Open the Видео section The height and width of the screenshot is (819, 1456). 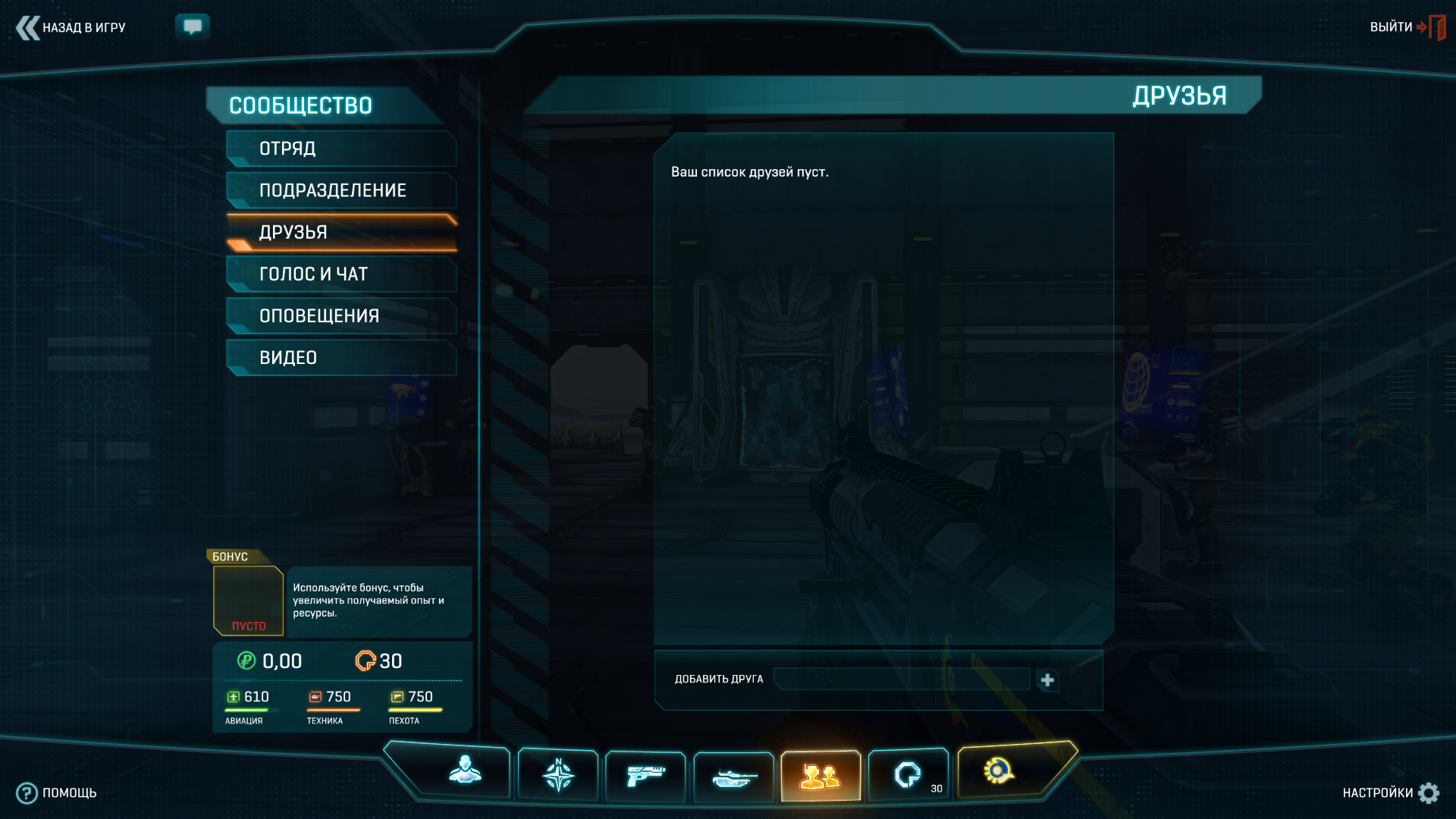(x=341, y=357)
